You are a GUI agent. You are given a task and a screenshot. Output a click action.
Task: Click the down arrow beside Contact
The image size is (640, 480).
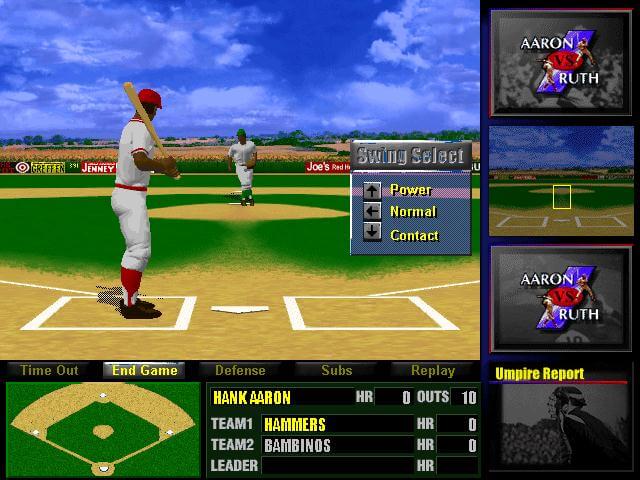pos(372,234)
